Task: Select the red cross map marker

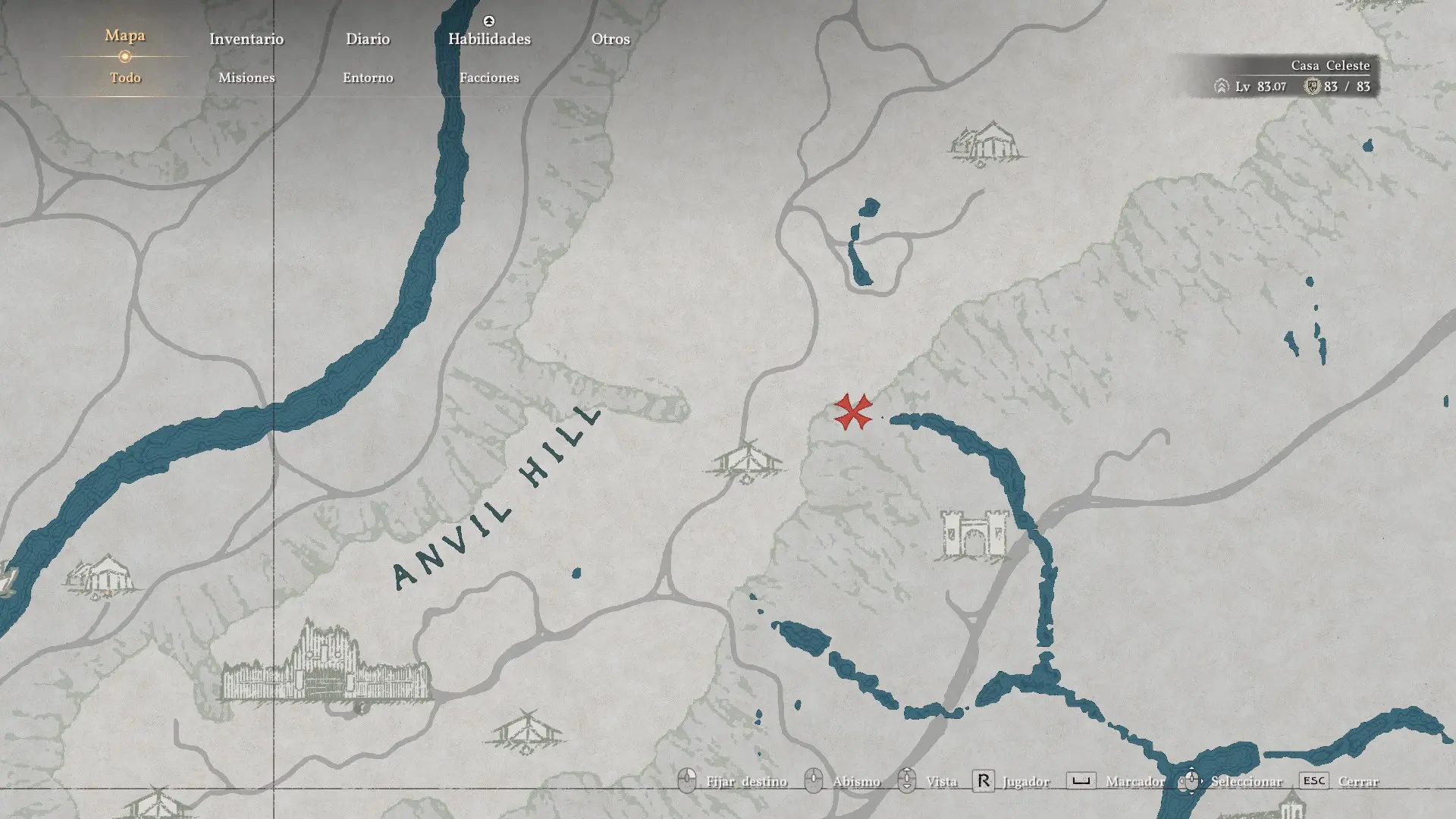Action: 853,412
